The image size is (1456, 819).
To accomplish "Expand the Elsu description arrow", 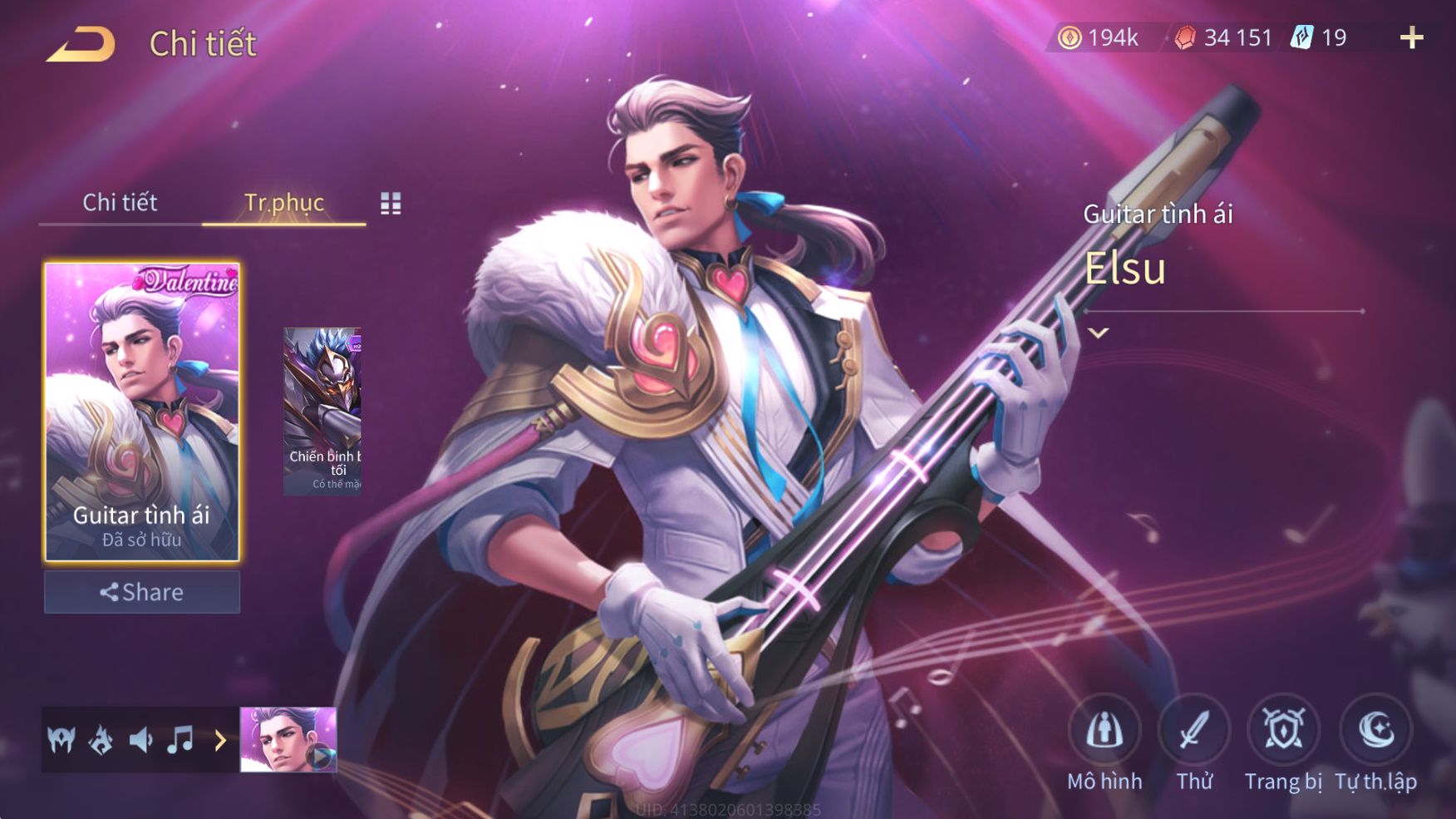I will tap(1099, 333).
